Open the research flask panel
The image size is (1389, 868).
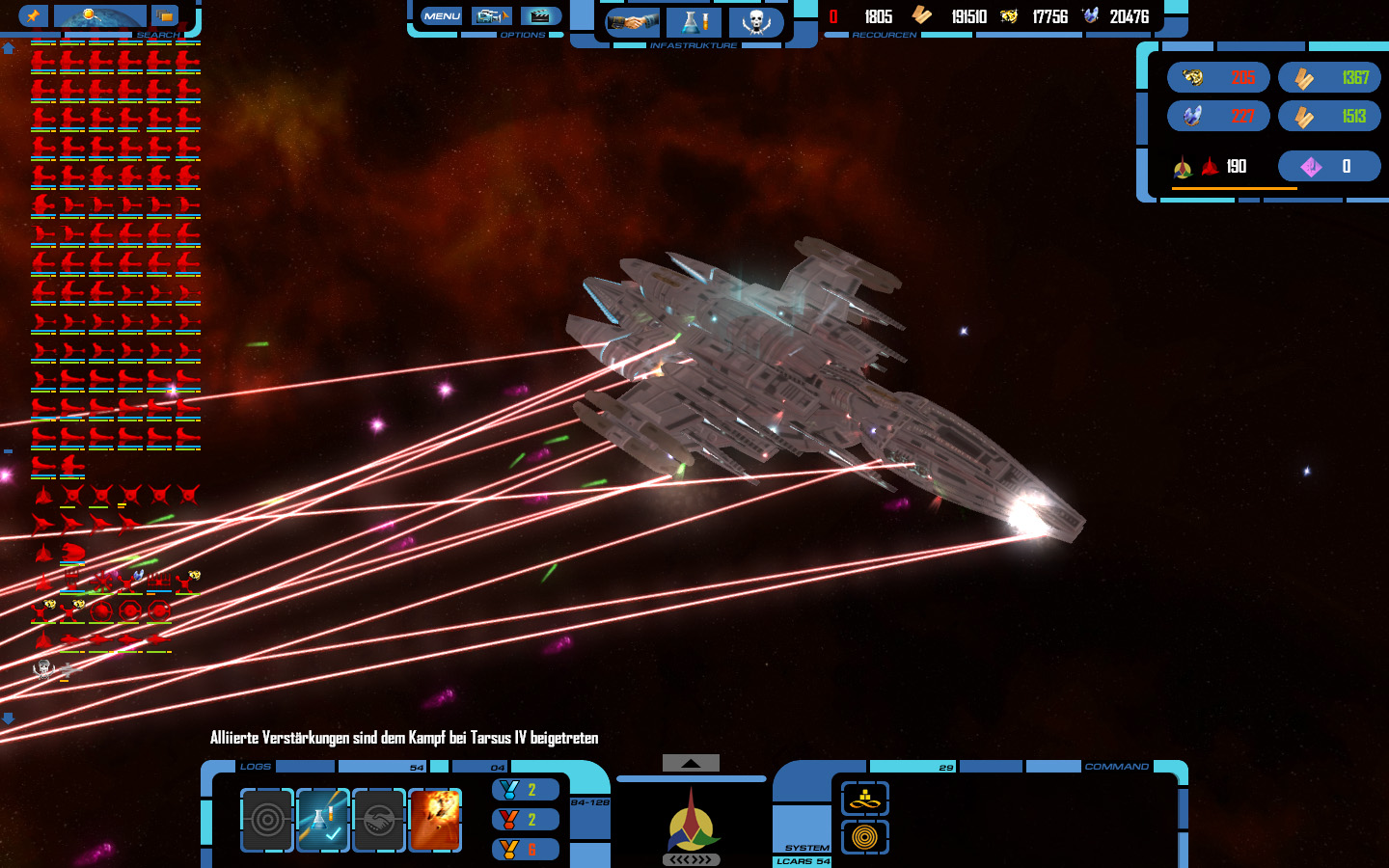[x=694, y=22]
